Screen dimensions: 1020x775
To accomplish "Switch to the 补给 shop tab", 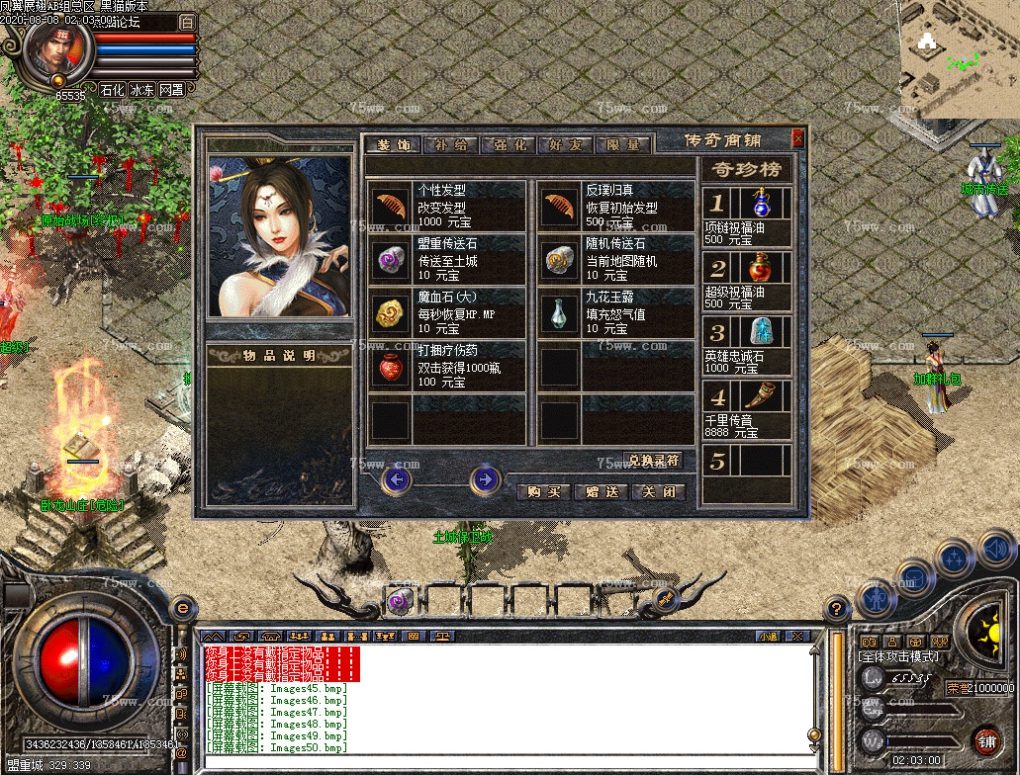I will tap(450, 144).
